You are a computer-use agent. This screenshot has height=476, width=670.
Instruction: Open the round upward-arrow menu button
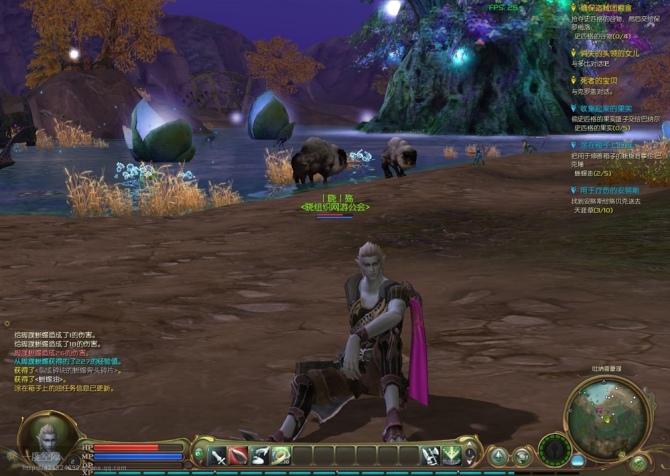point(499,457)
